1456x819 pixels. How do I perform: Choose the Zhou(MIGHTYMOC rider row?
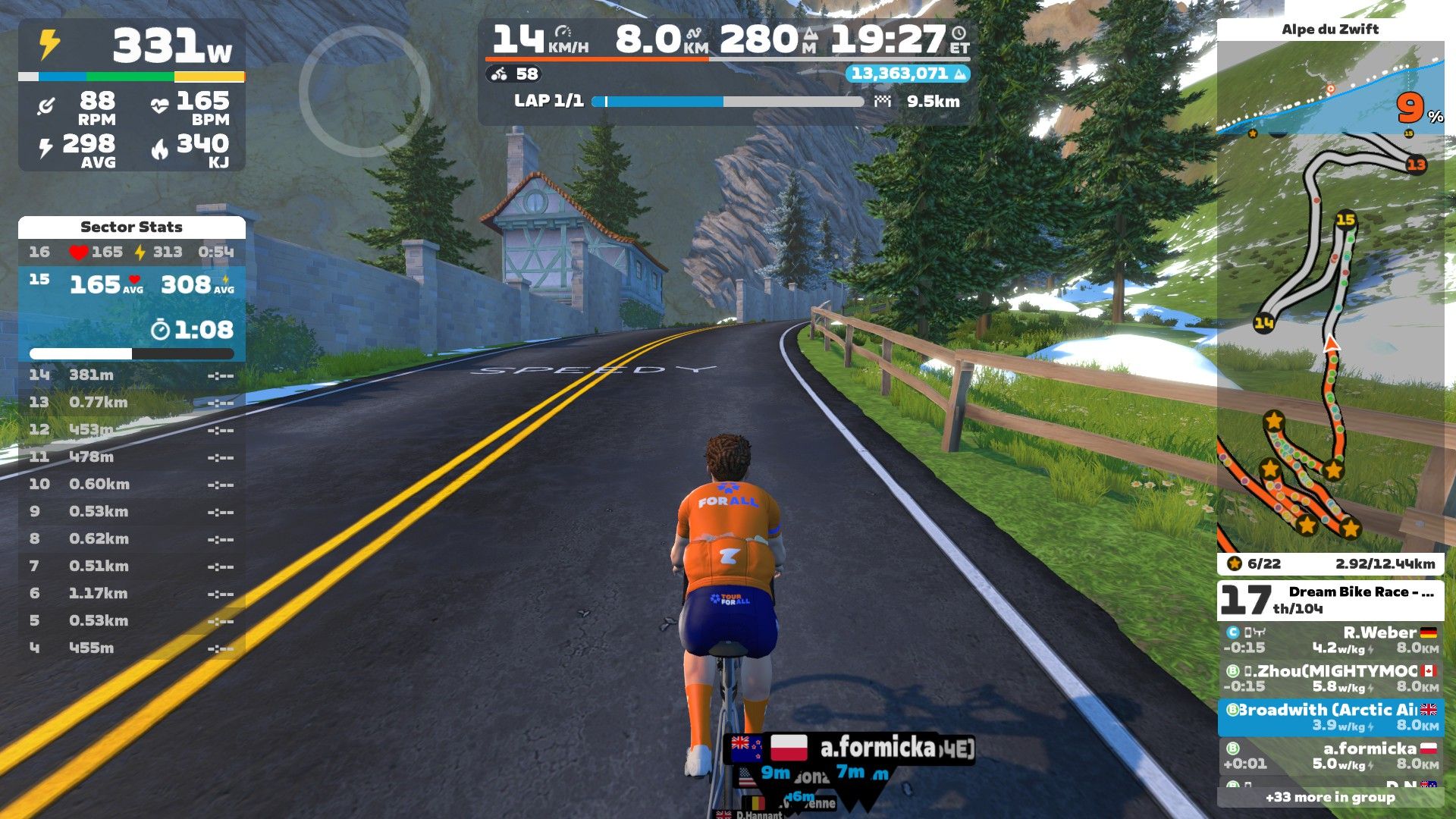click(1330, 679)
